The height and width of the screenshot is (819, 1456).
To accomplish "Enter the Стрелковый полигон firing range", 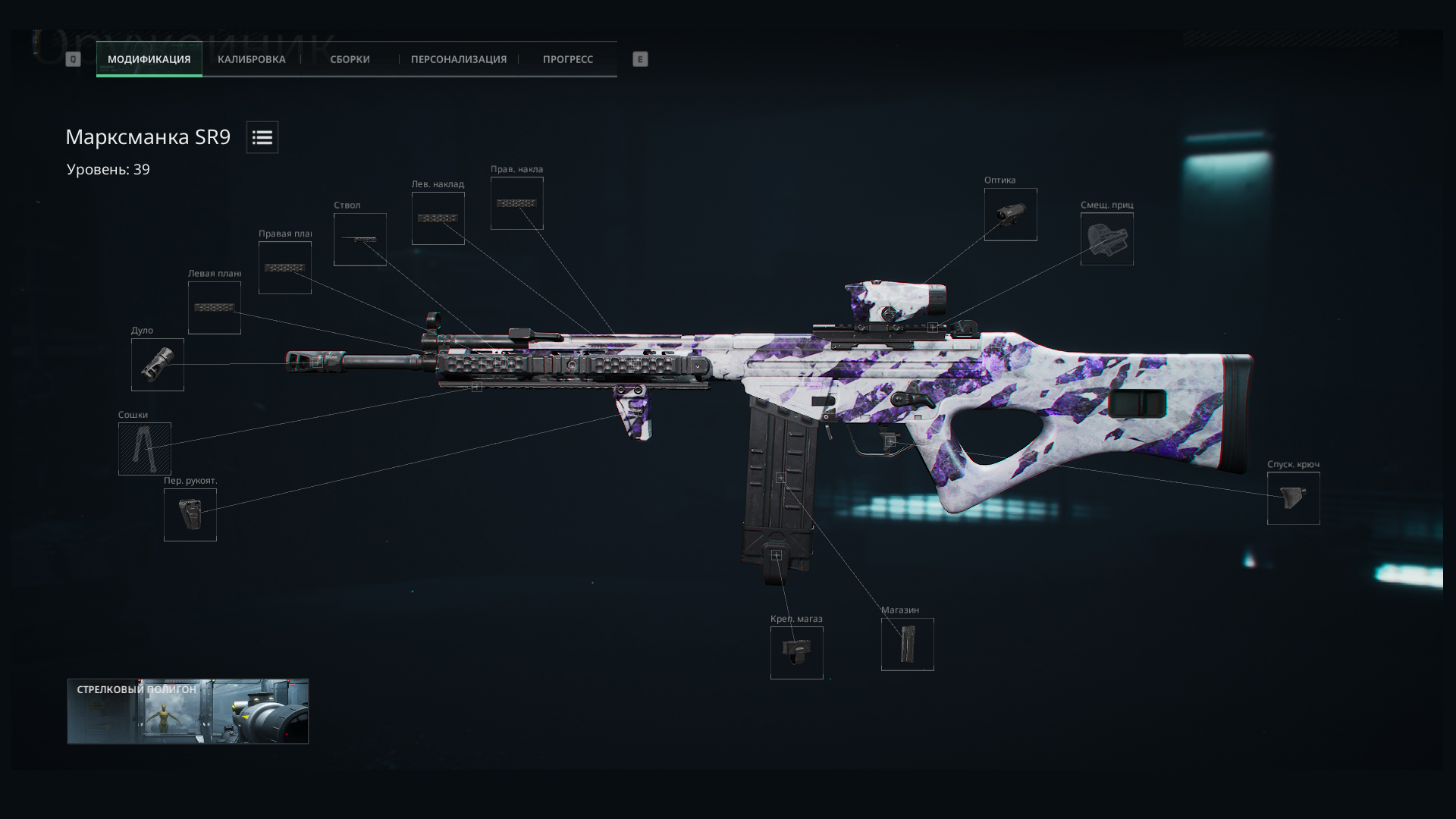I will click(188, 711).
